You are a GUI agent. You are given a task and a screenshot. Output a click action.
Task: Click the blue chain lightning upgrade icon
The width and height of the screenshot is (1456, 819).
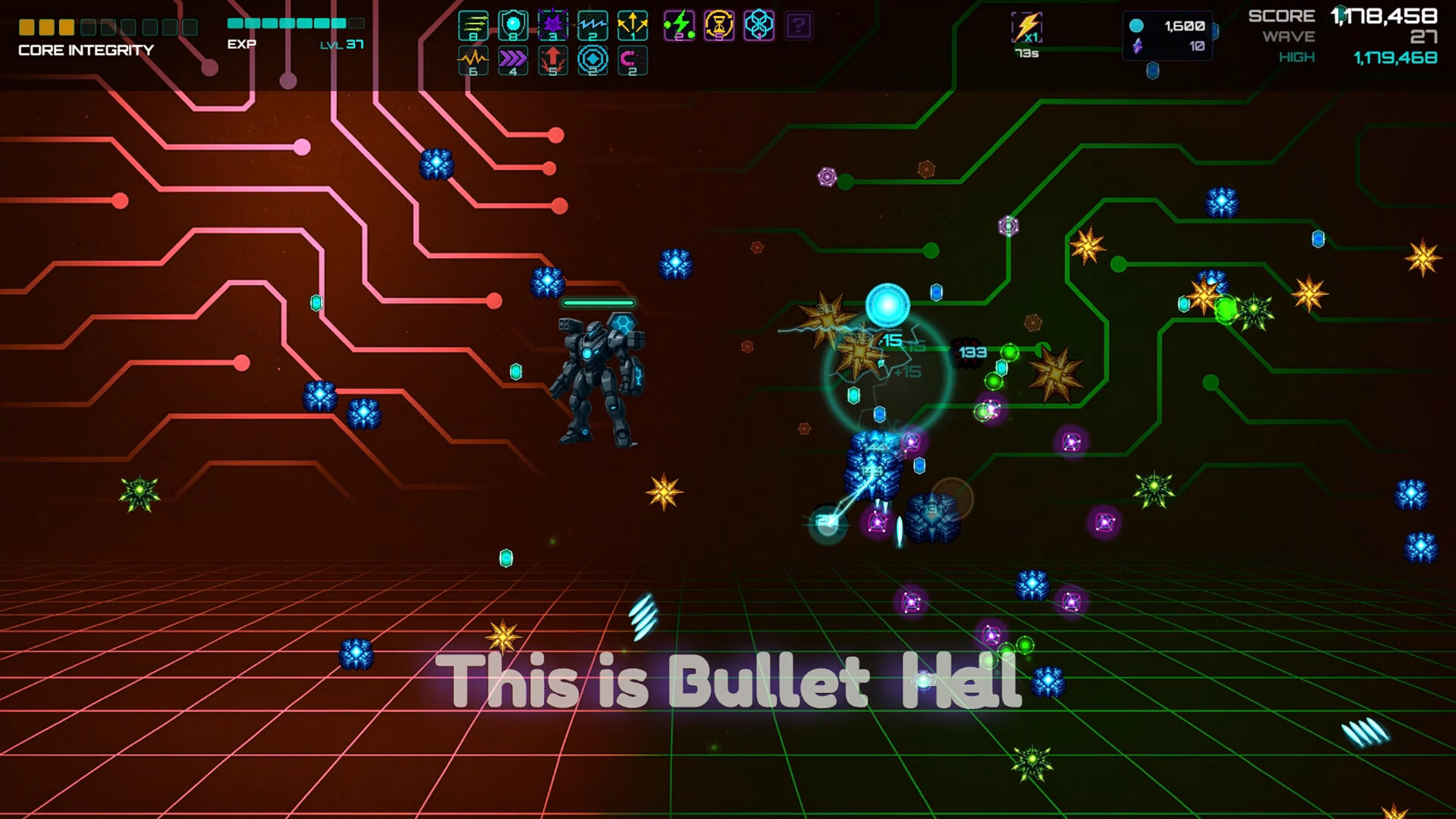click(x=592, y=26)
